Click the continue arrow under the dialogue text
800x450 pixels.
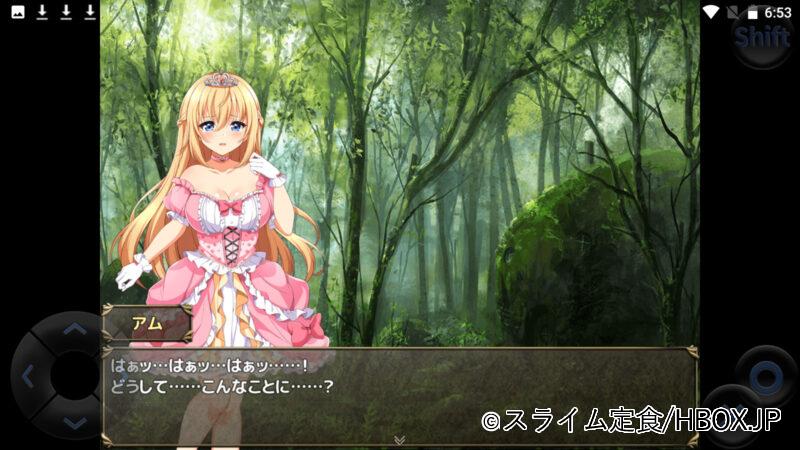(x=399, y=439)
